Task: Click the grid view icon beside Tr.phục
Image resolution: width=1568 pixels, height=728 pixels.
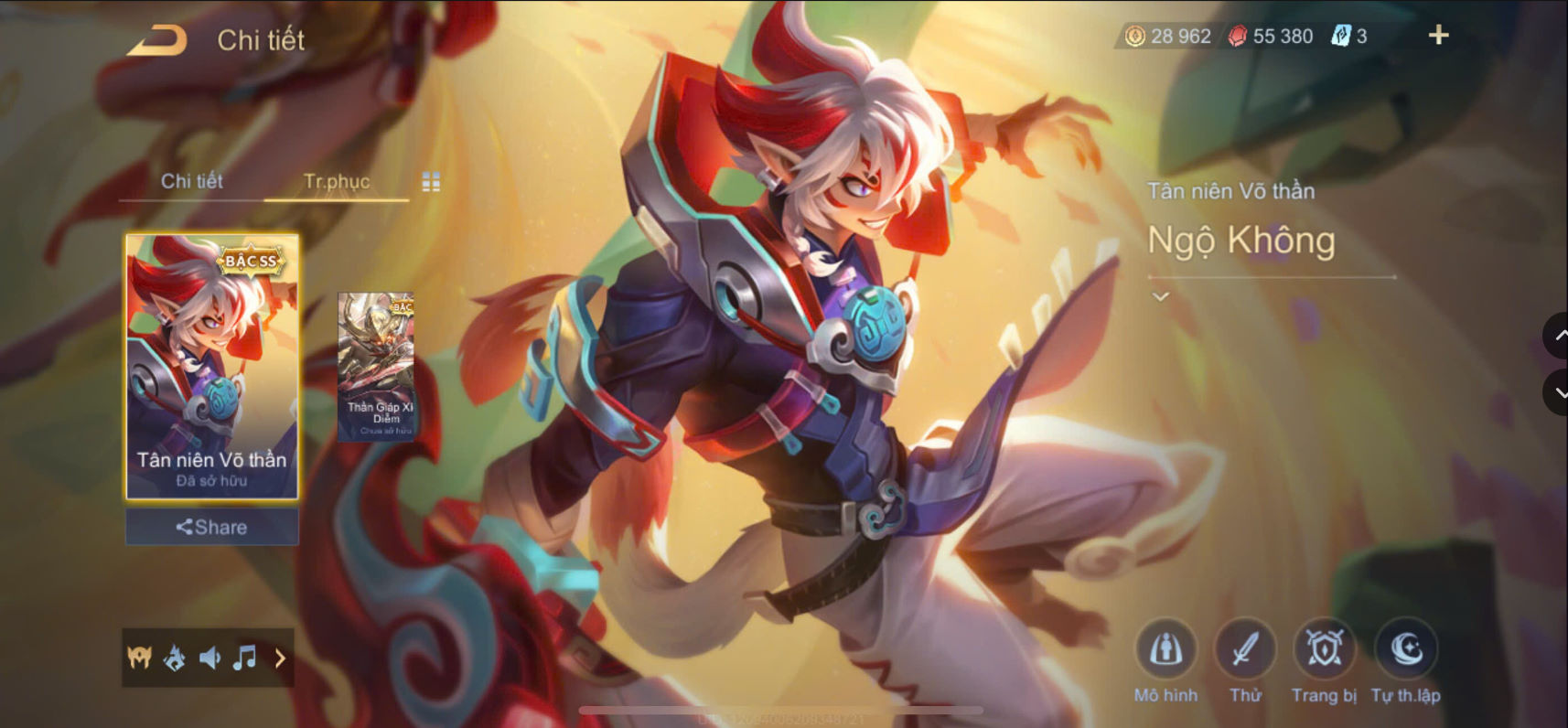Action: click(x=432, y=182)
